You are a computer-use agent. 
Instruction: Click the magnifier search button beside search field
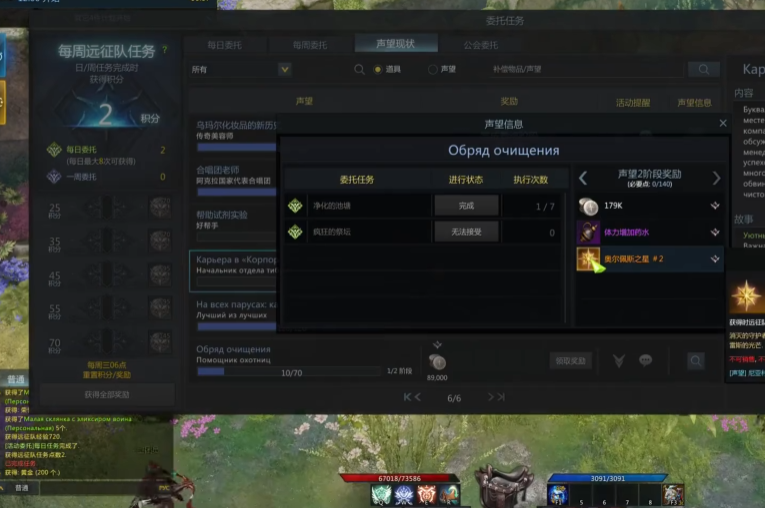pyautogui.click(x=703, y=69)
